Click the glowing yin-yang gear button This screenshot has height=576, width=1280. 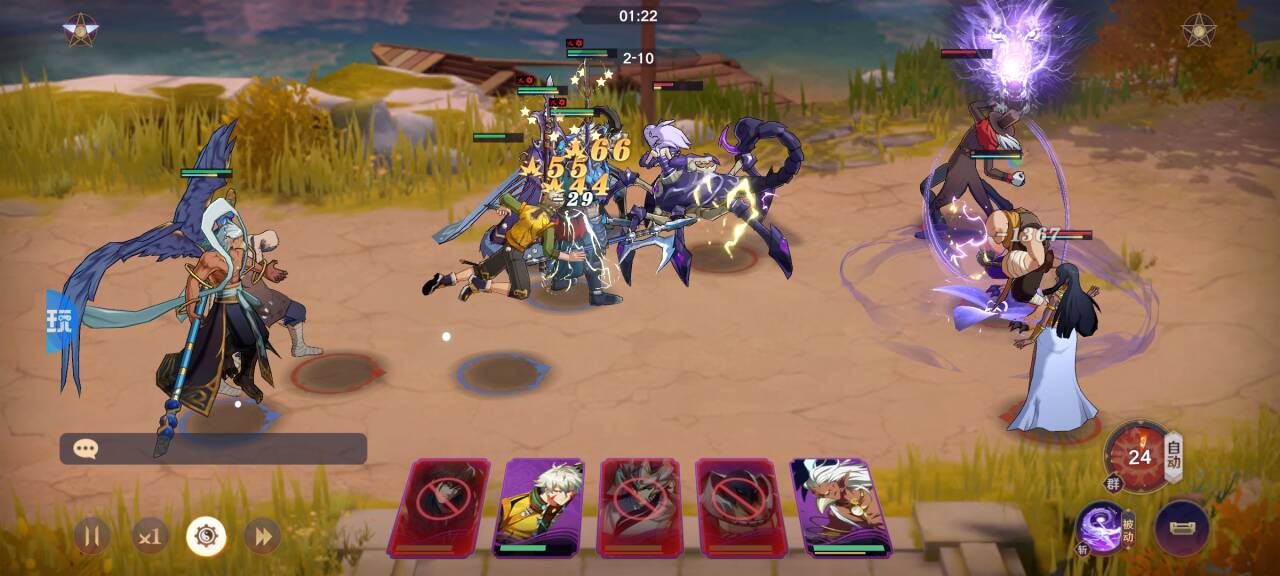(206, 537)
